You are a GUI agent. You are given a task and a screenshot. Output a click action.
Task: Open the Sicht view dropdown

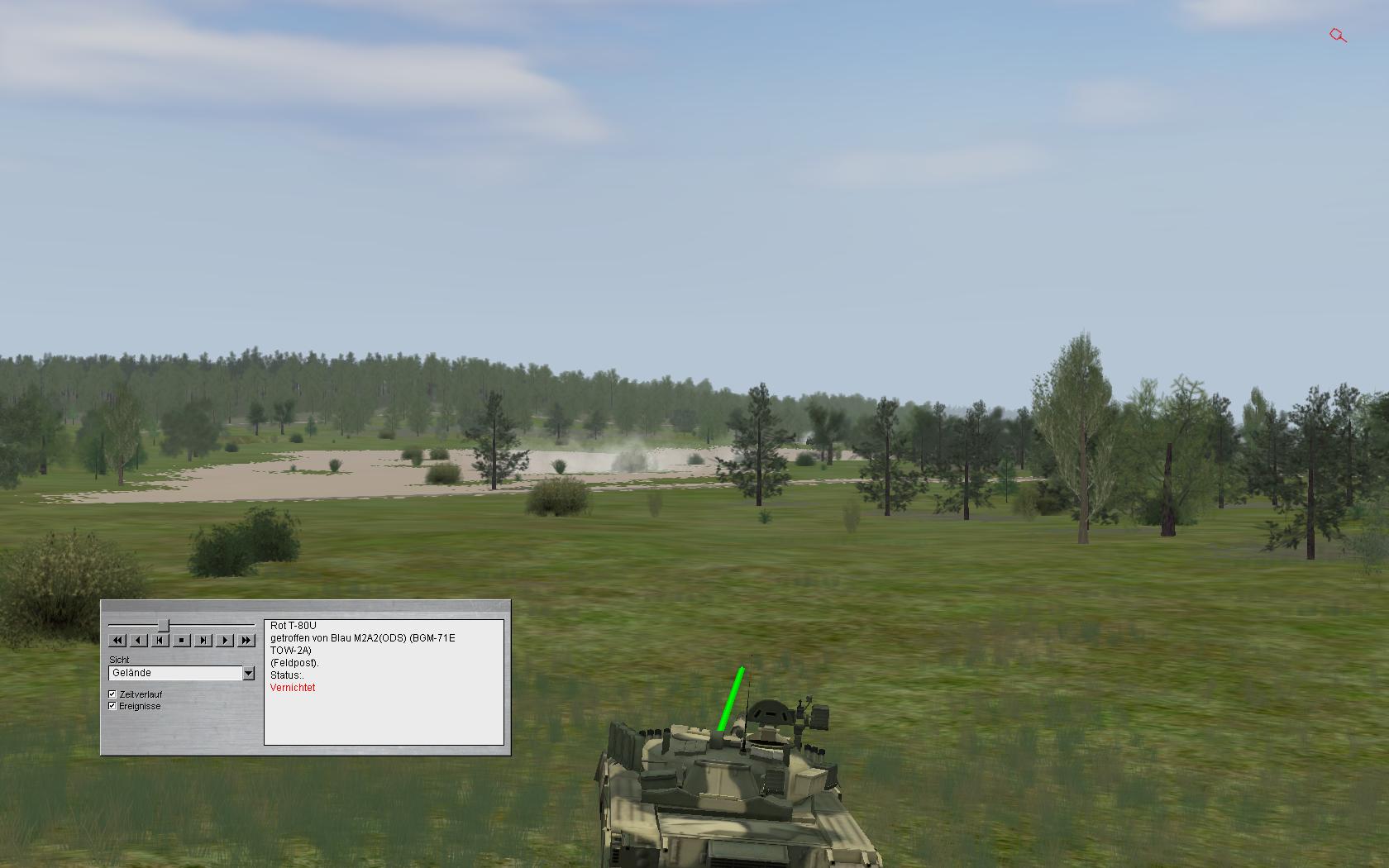point(248,674)
